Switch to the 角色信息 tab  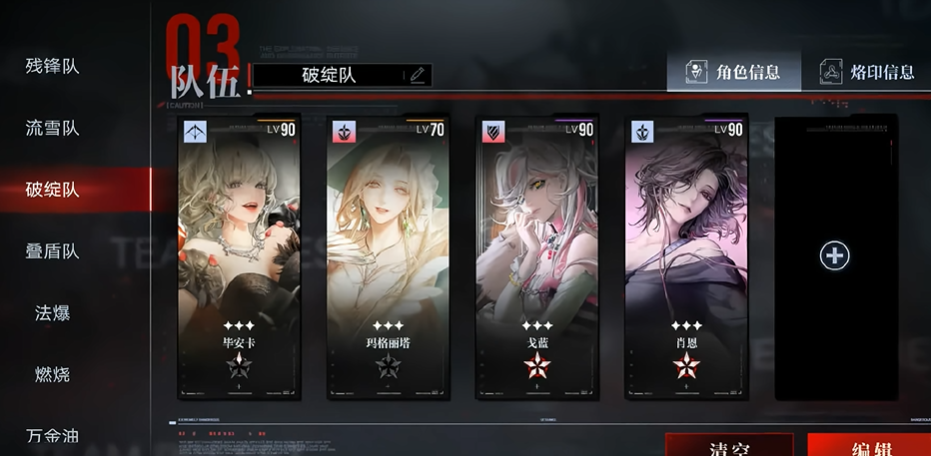pyautogui.click(x=733, y=72)
